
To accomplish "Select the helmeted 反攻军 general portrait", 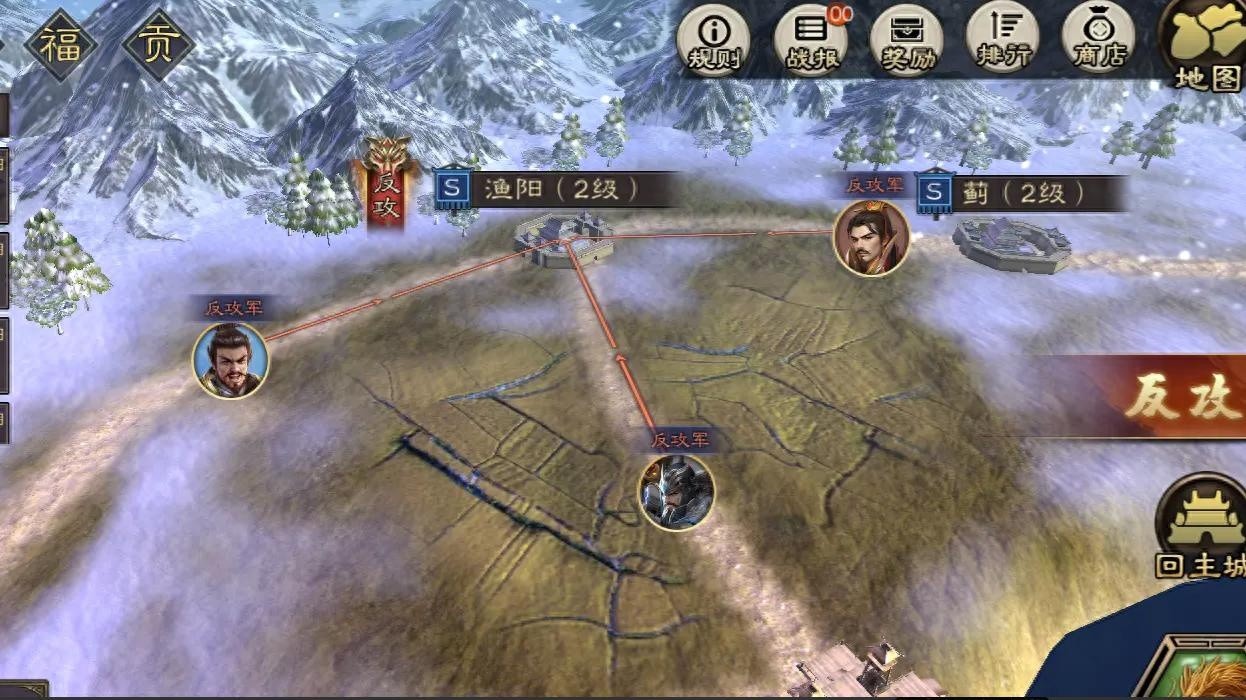I will (676, 491).
